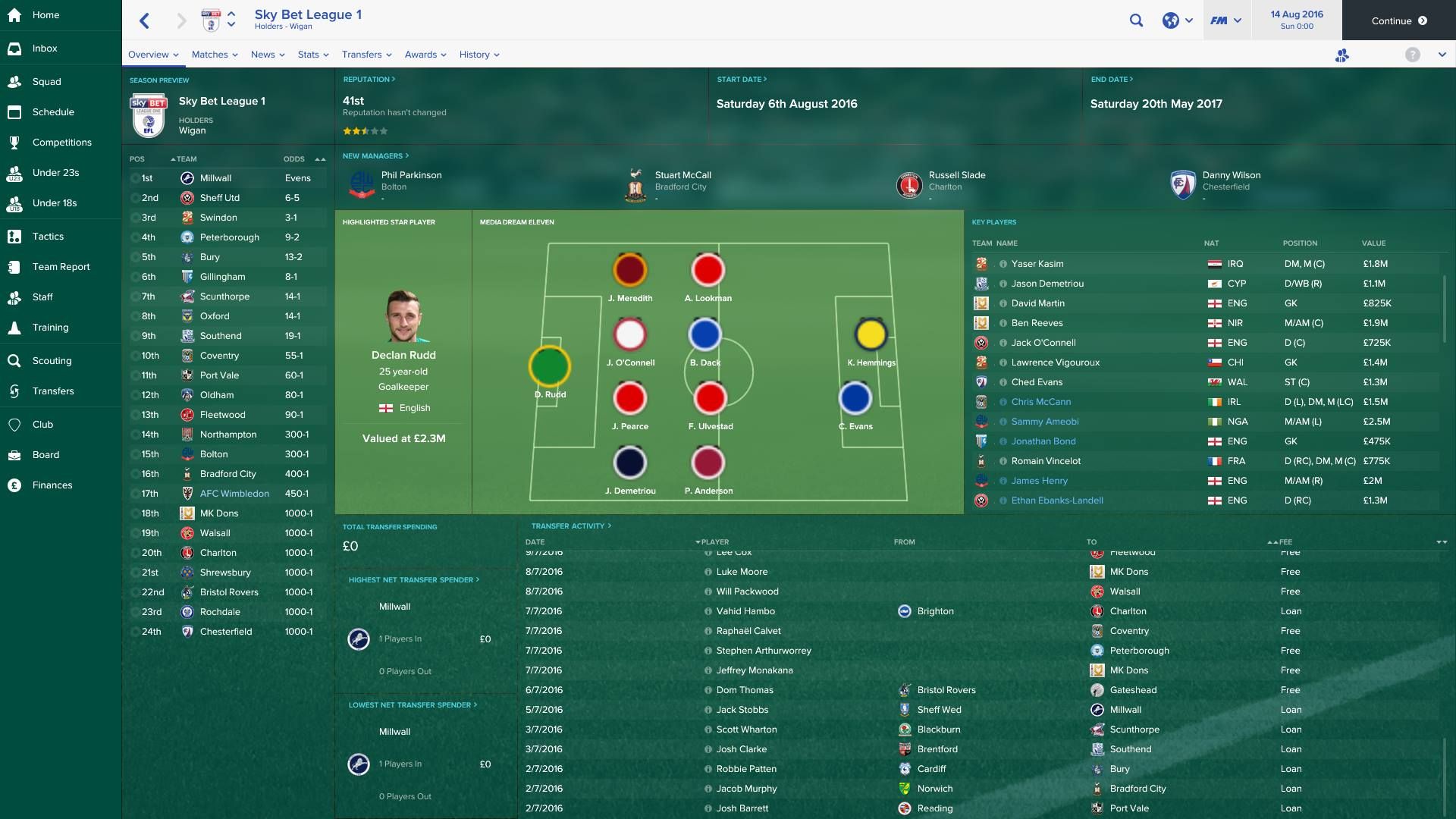Switch to the History tab
The height and width of the screenshot is (819, 1456).
tap(475, 54)
